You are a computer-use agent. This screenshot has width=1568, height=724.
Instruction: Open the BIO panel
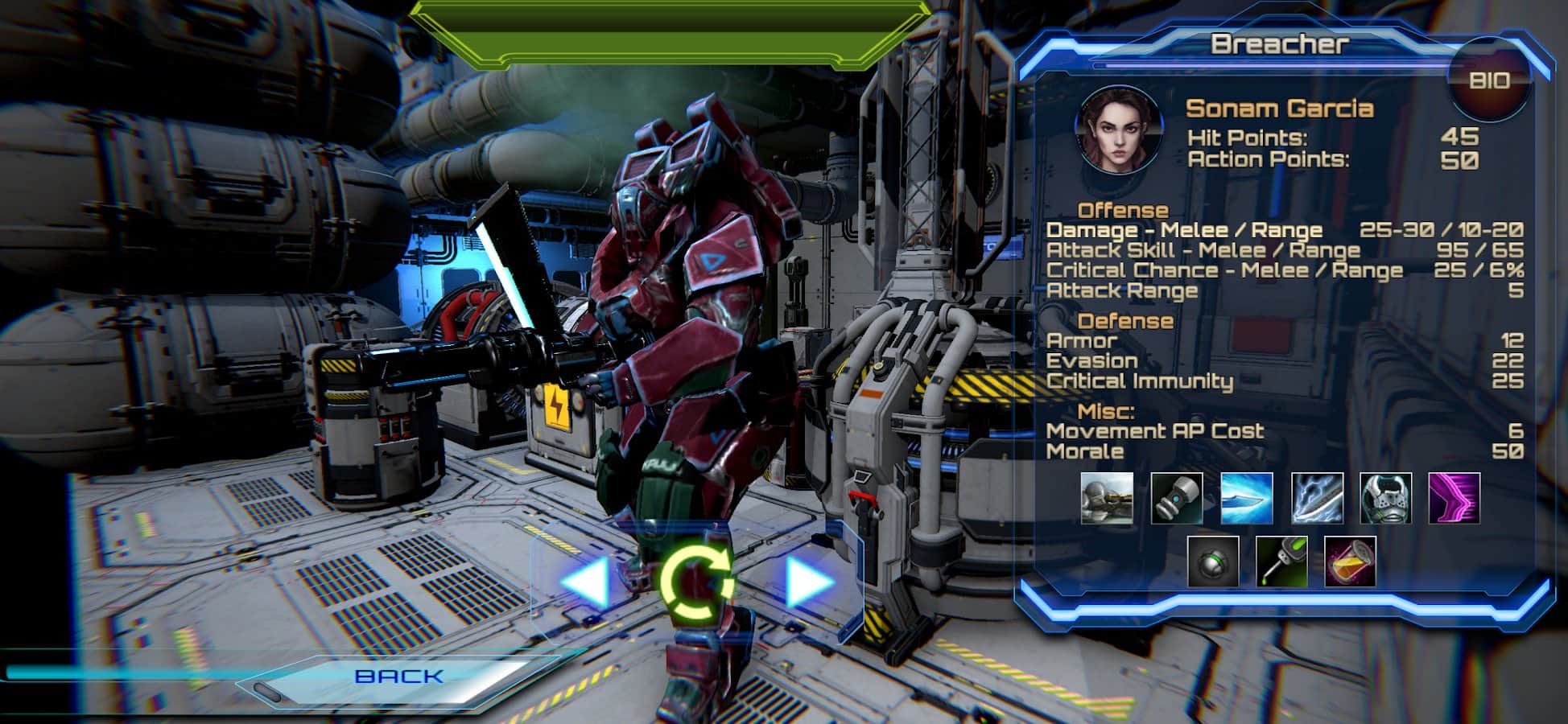pos(1488,80)
